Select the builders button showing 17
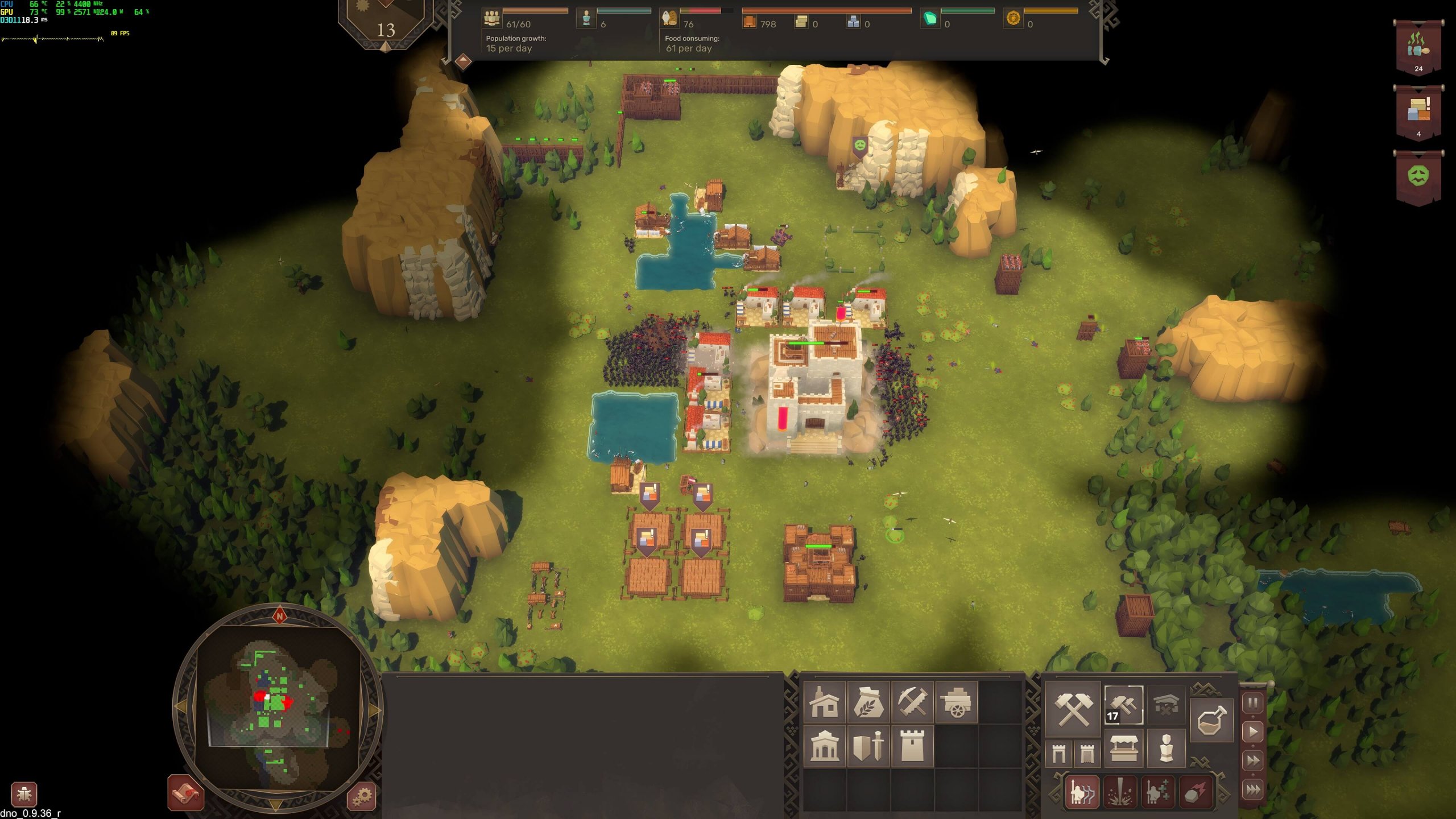Image resolution: width=1456 pixels, height=819 pixels. (1123, 705)
